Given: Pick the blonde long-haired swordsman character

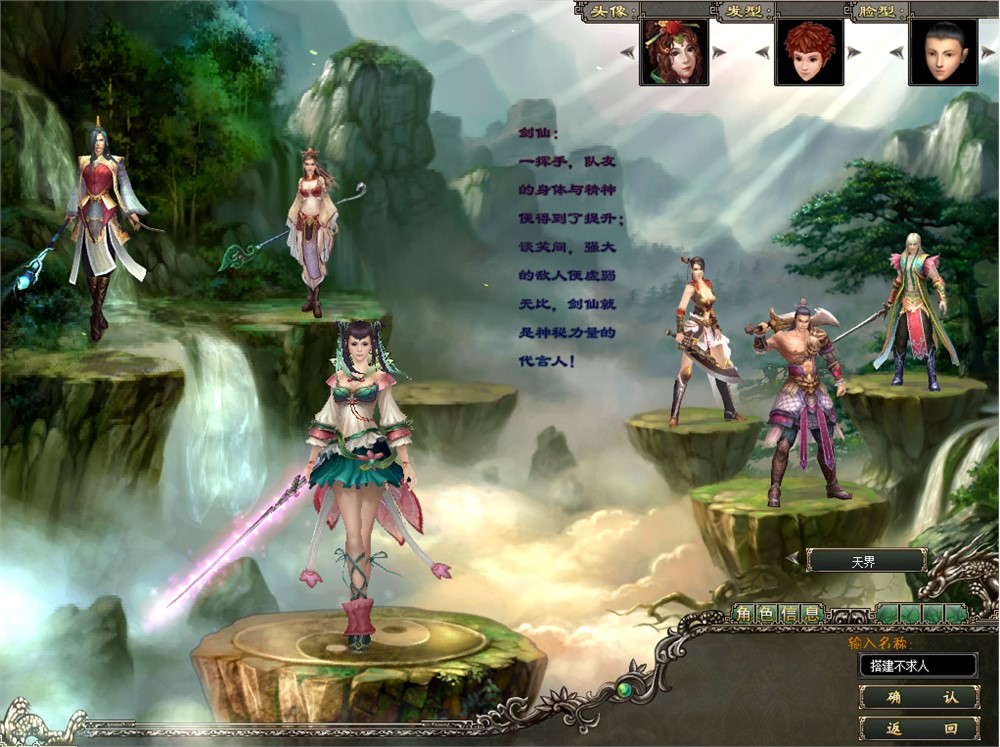Looking at the screenshot, I should click(911, 310).
